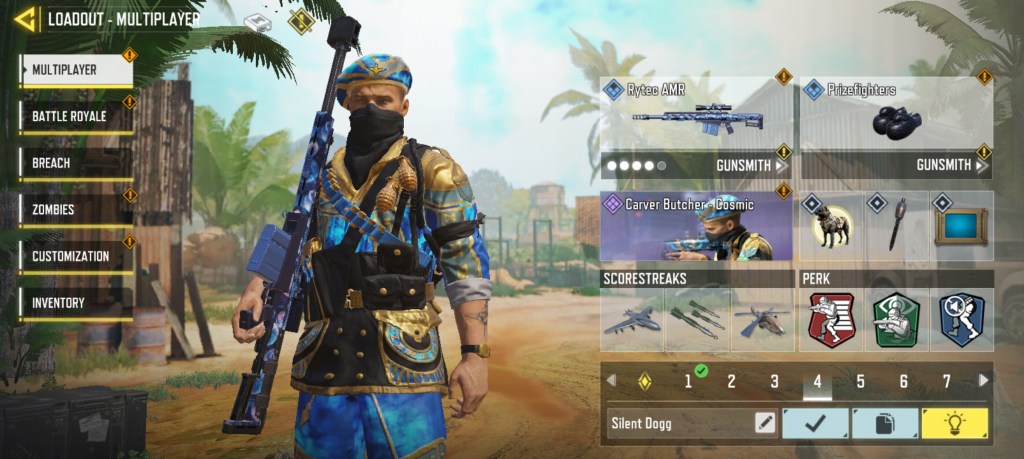Viewport: 1024px width, 459px height.
Task: Select the Prizefighters secondary weapon
Action: click(x=896, y=113)
